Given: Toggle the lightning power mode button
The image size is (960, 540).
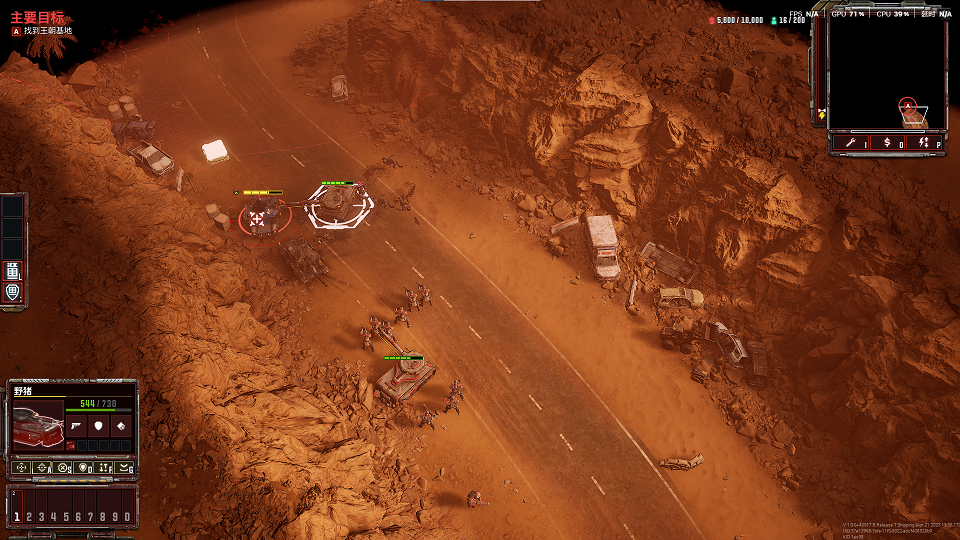Looking at the screenshot, I should point(923,143).
